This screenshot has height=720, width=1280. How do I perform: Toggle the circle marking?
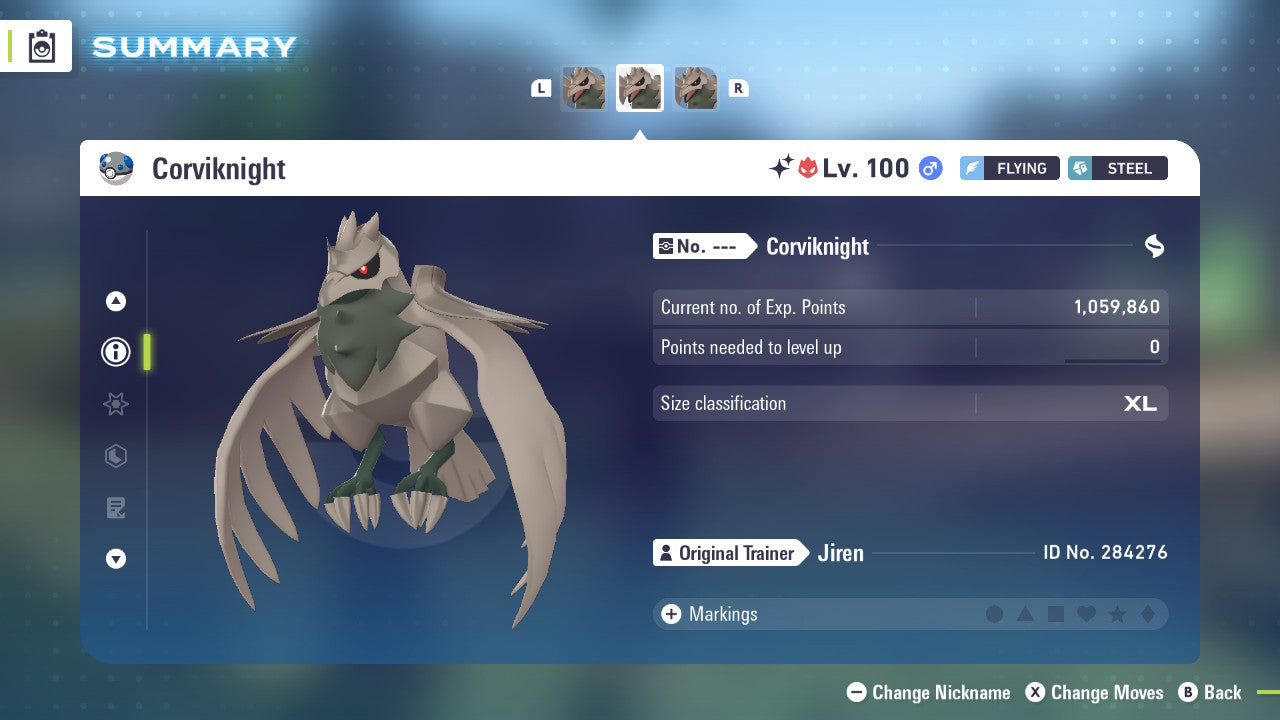[x=995, y=614]
